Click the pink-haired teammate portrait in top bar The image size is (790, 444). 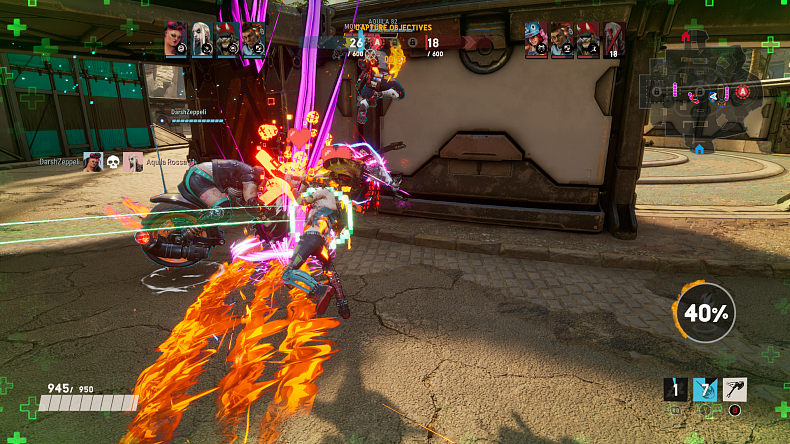pos(177,40)
